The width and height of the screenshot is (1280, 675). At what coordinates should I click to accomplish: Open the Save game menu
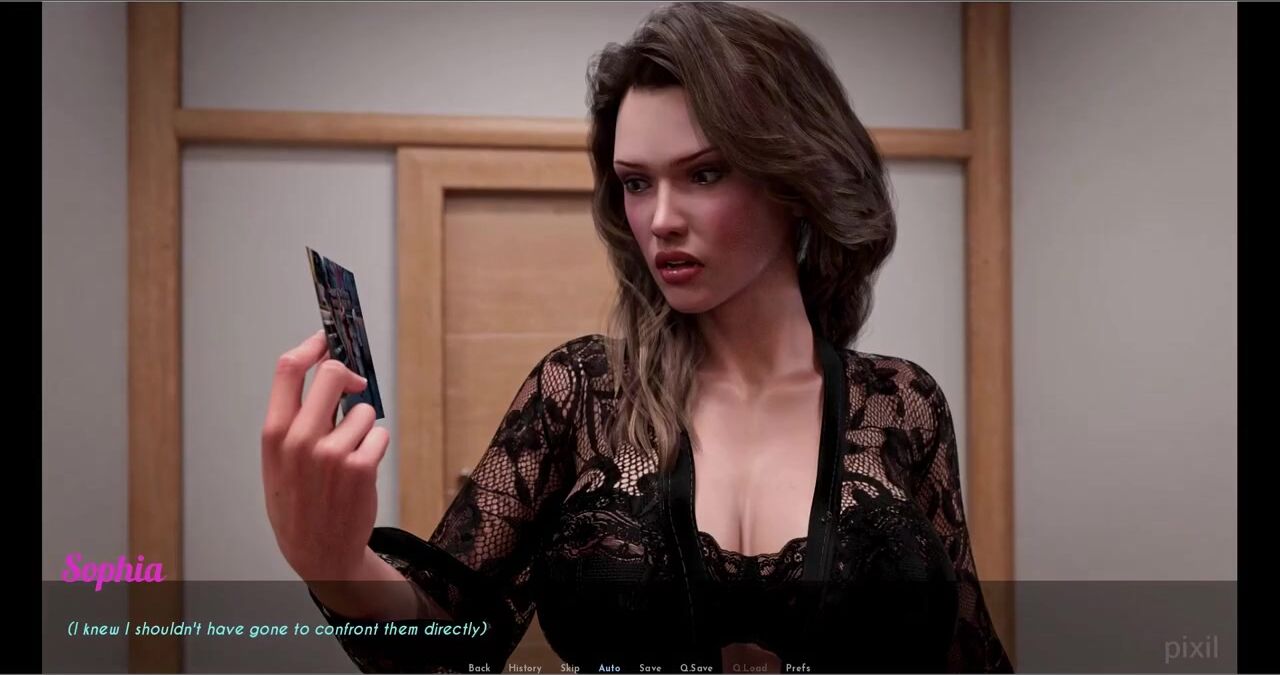(x=650, y=668)
